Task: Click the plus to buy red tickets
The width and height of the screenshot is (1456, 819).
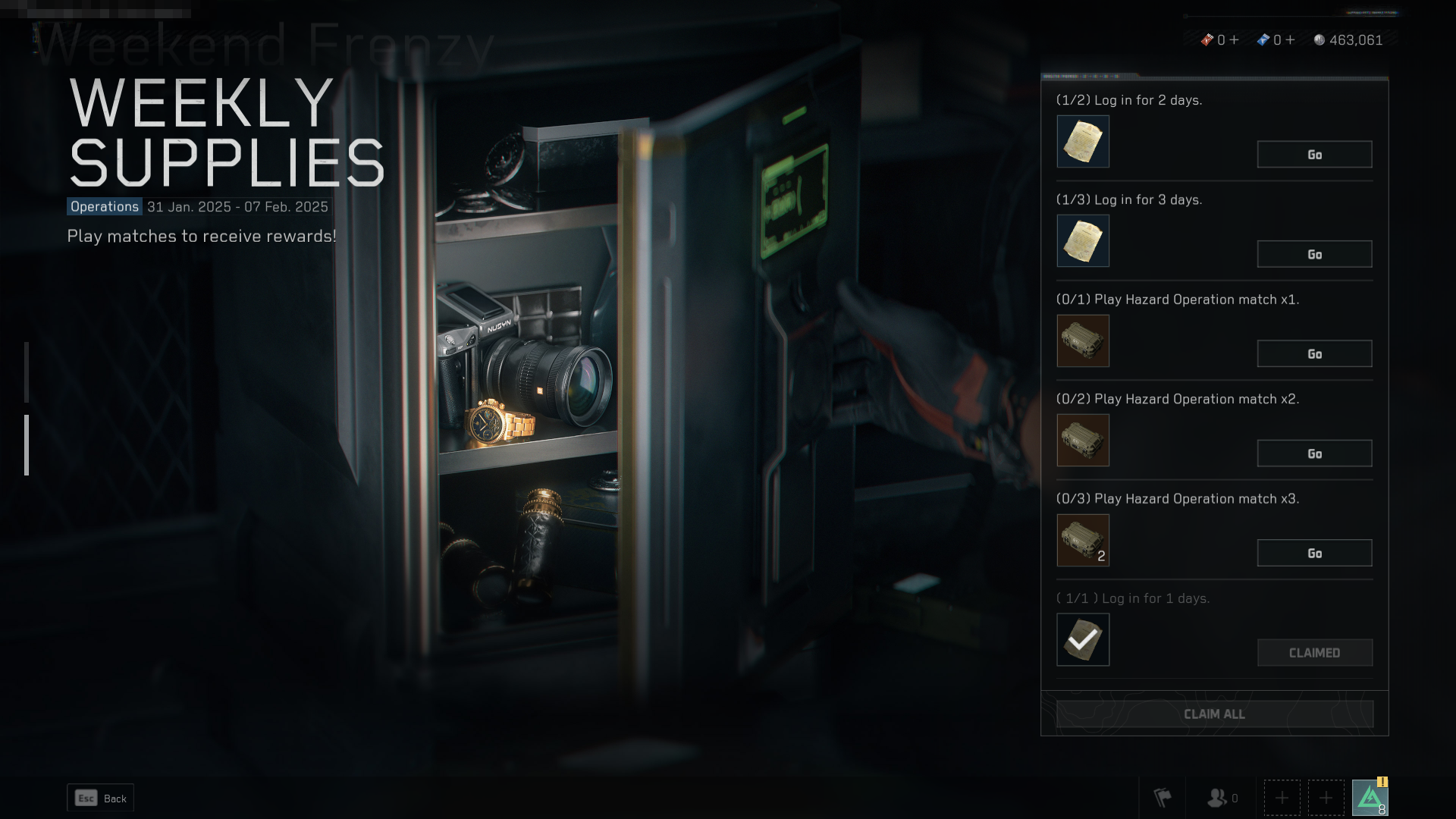Action: [x=1234, y=40]
